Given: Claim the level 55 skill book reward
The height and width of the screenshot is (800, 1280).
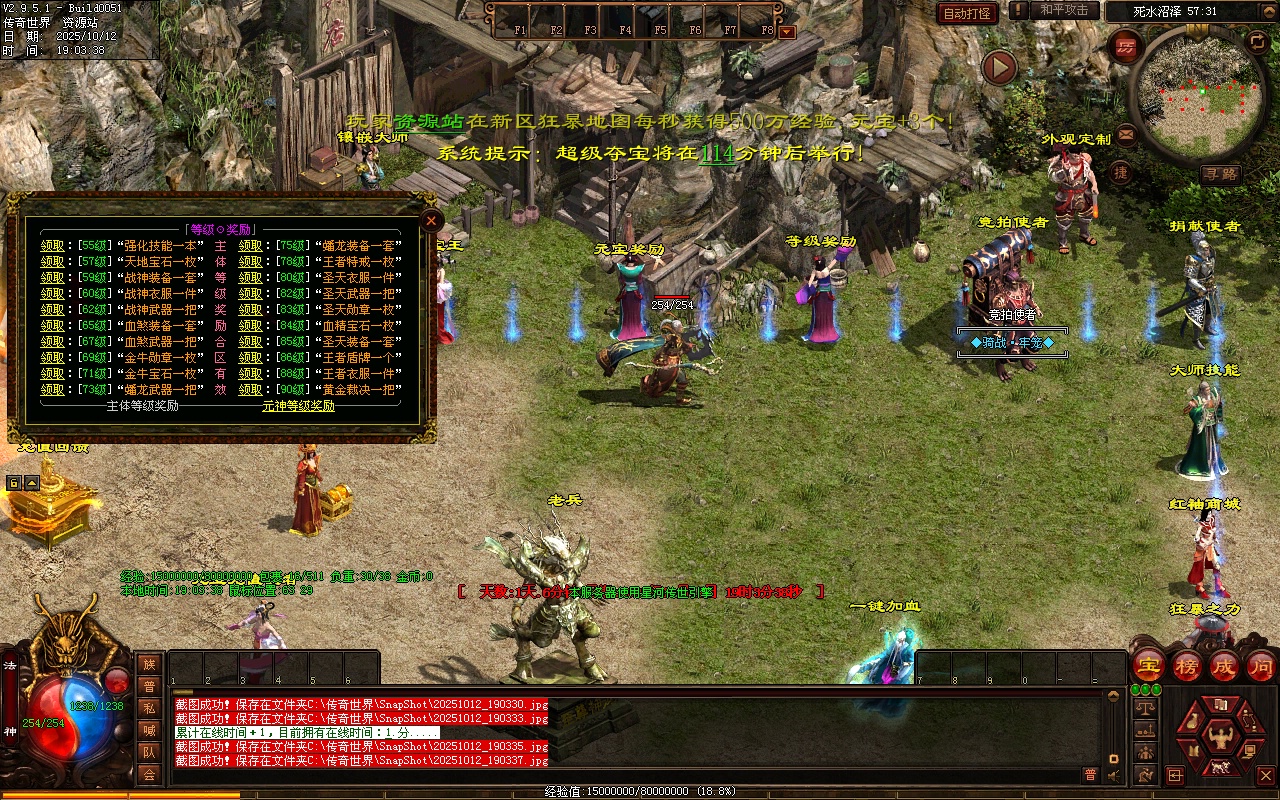Looking at the screenshot, I should [52, 245].
